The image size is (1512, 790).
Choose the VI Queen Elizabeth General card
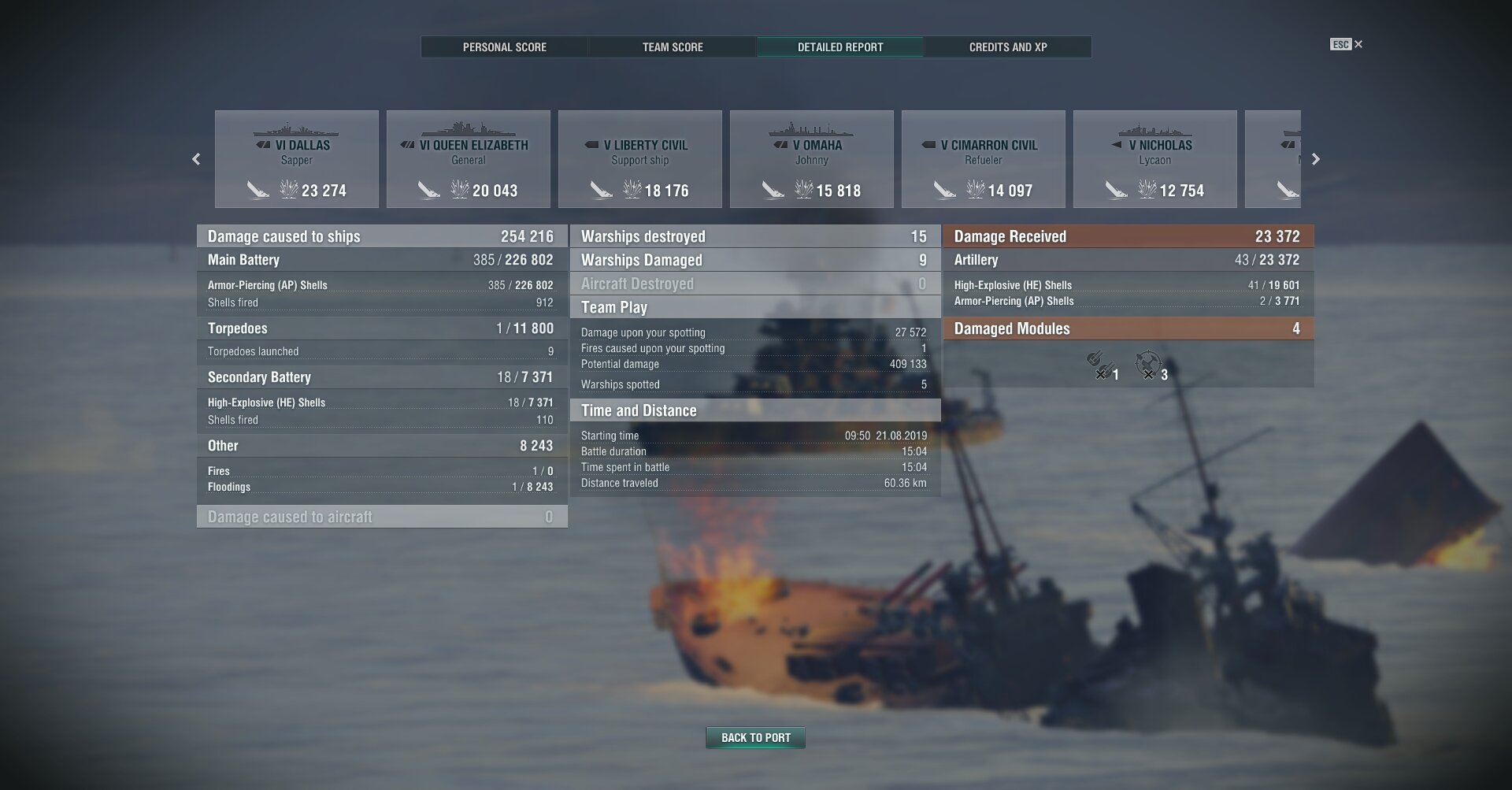469,159
